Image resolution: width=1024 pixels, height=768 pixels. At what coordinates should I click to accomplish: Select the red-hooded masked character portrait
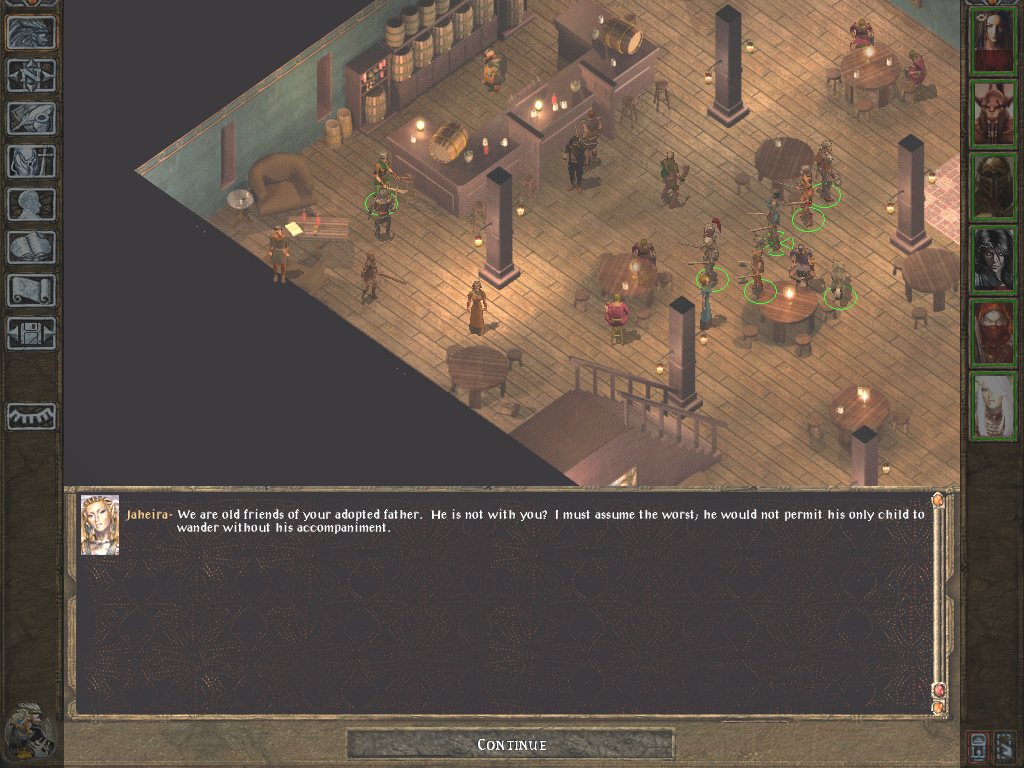pos(994,332)
